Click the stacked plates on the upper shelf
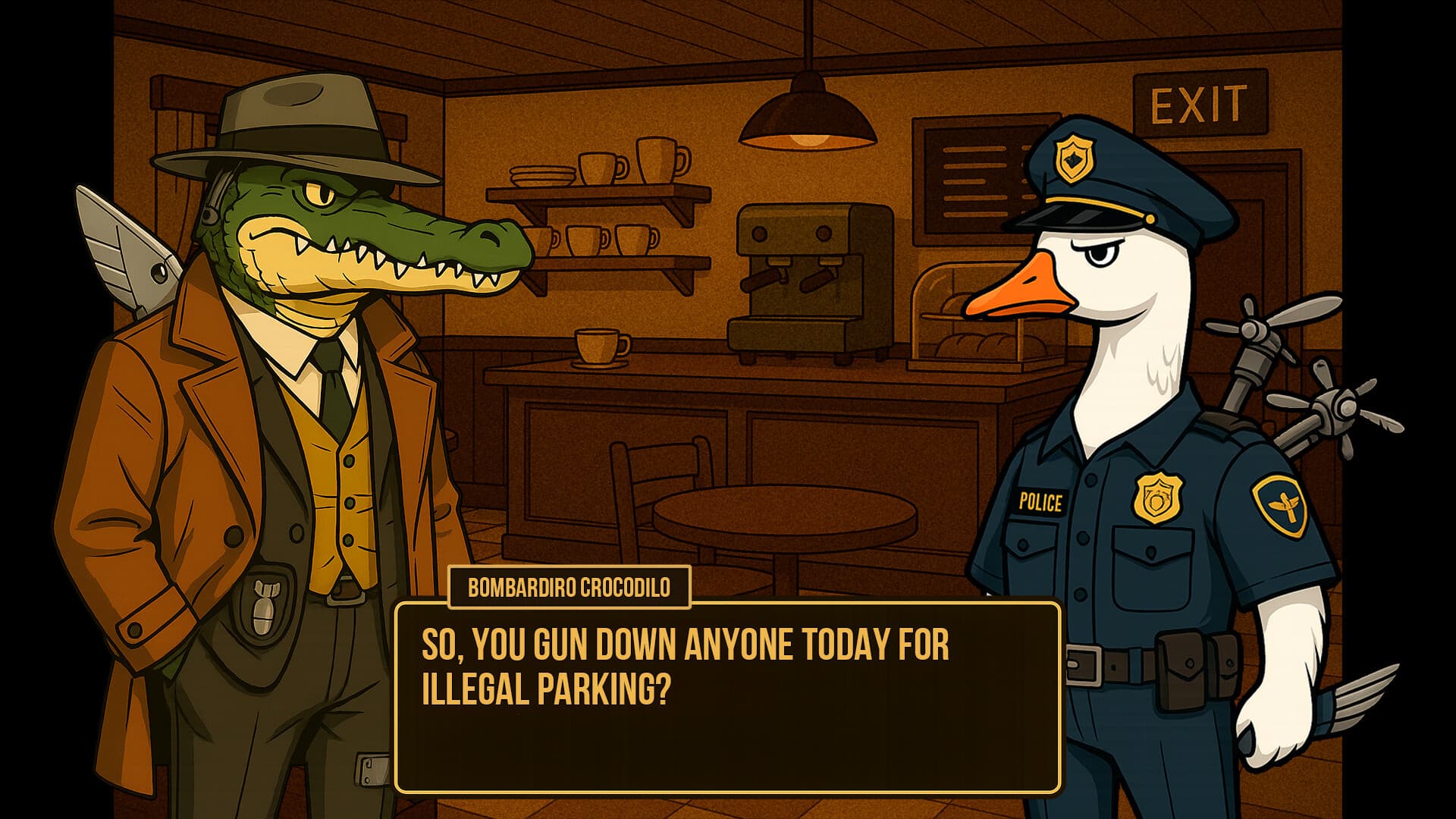The height and width of the screenshot is (819, 1456). pos(542,174)
